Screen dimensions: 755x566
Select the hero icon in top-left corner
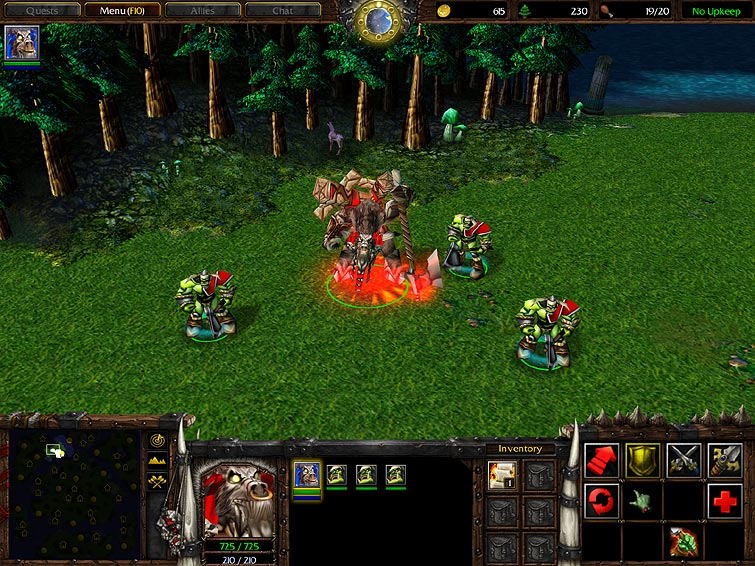coord(21,43)
